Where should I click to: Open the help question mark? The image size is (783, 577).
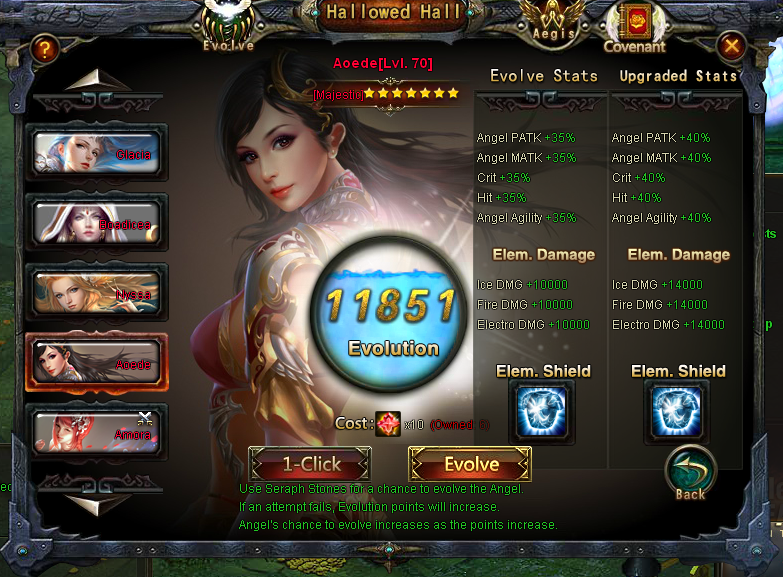pyautogui.click(x=43, y=48)
